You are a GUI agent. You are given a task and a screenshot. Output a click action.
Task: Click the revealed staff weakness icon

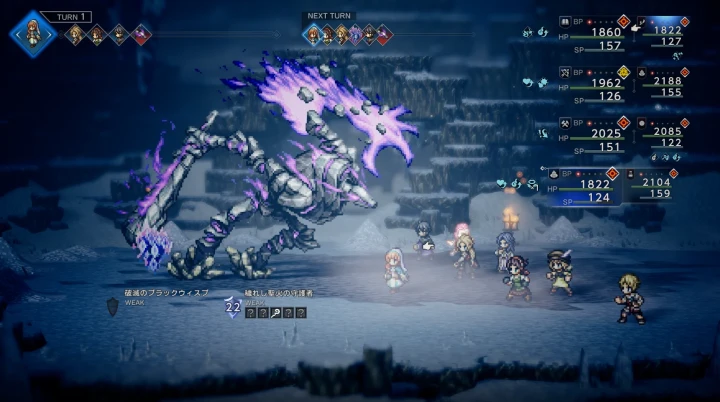[x=275, y=313]
